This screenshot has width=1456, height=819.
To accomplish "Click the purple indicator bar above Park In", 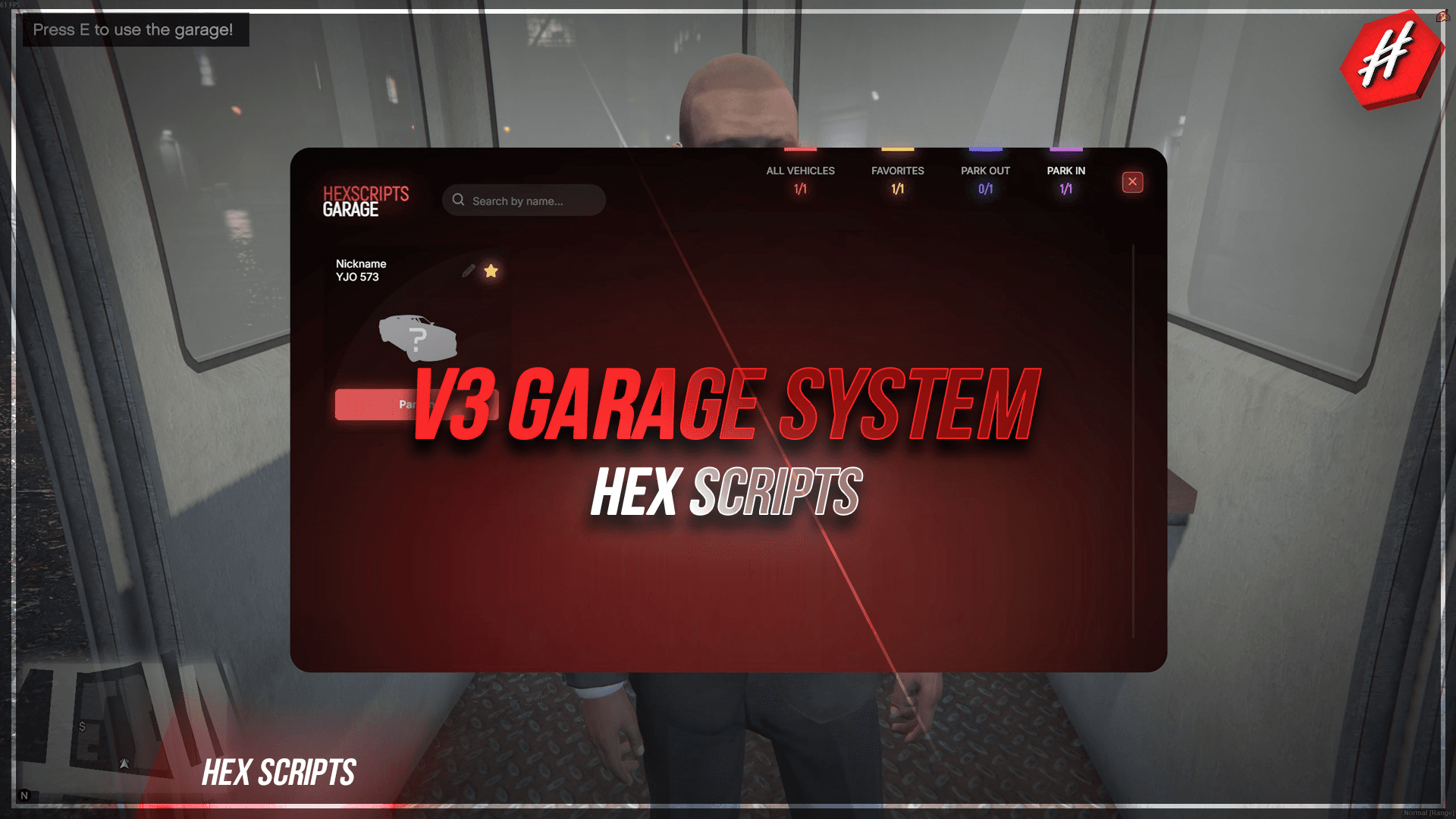I will (1065, 149).
